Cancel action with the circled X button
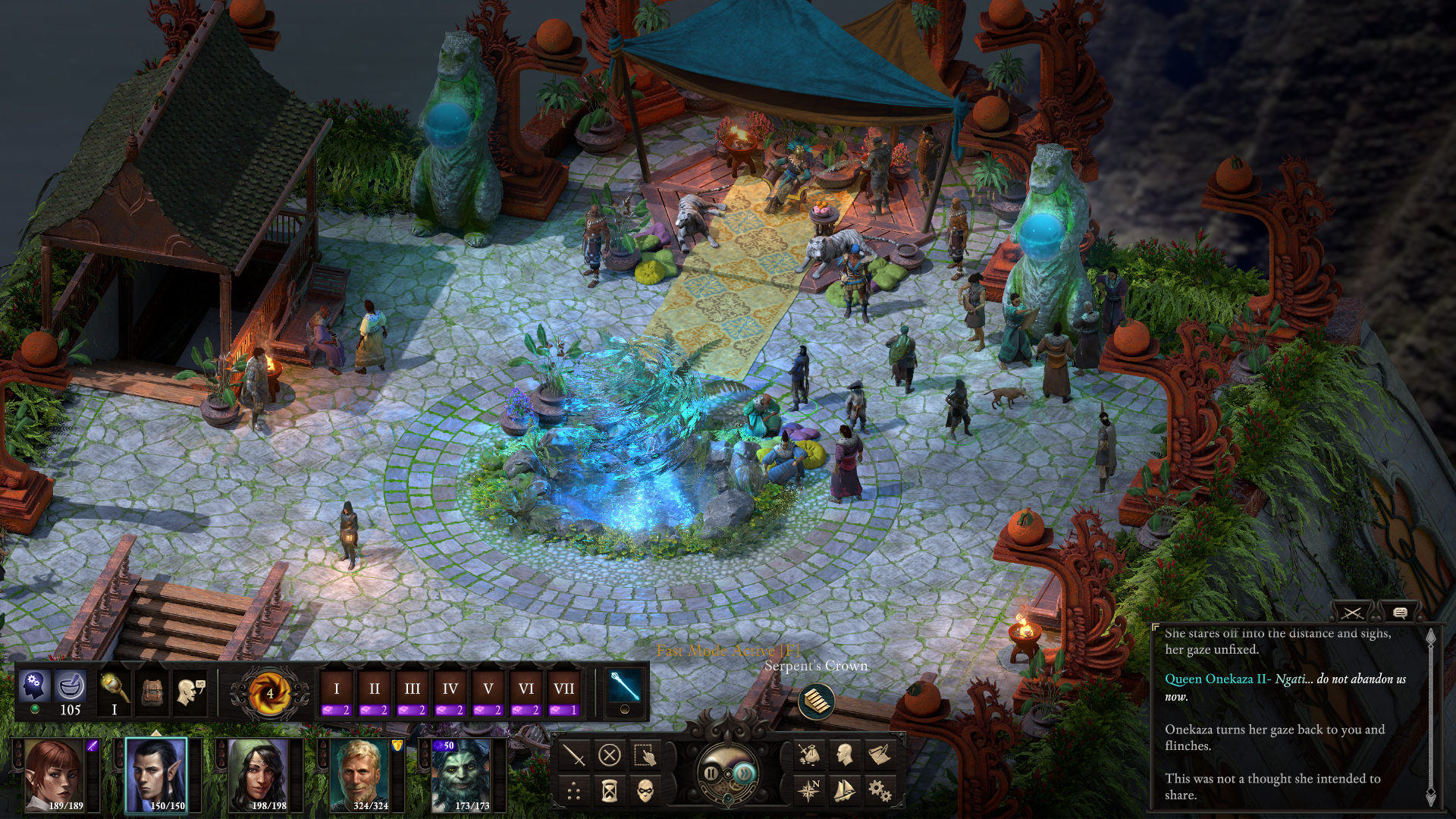Image resolution: width=1456 pixels, height=819 pixels. (610, 755)
